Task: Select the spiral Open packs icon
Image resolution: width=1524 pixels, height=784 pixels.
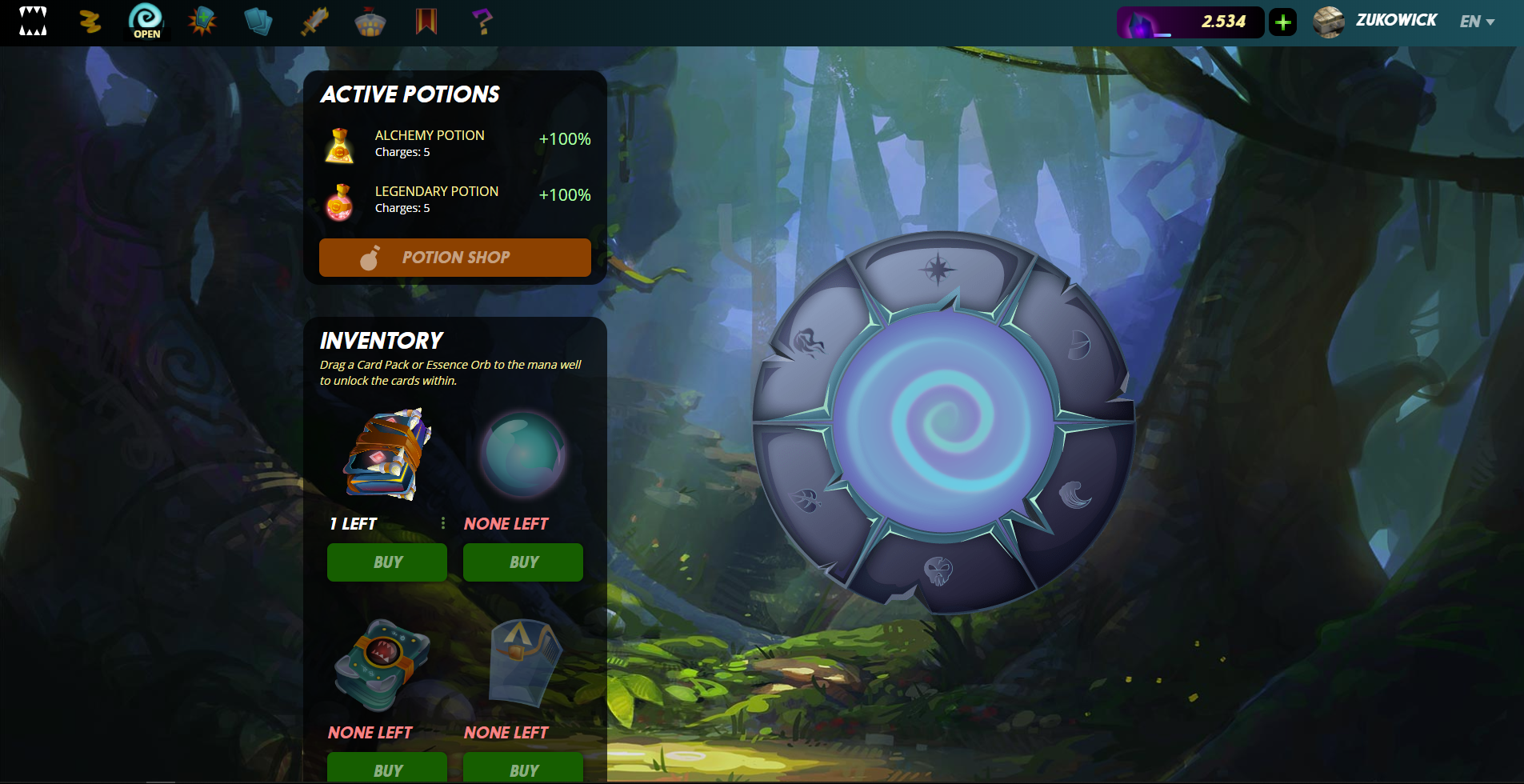Action: 146,21
